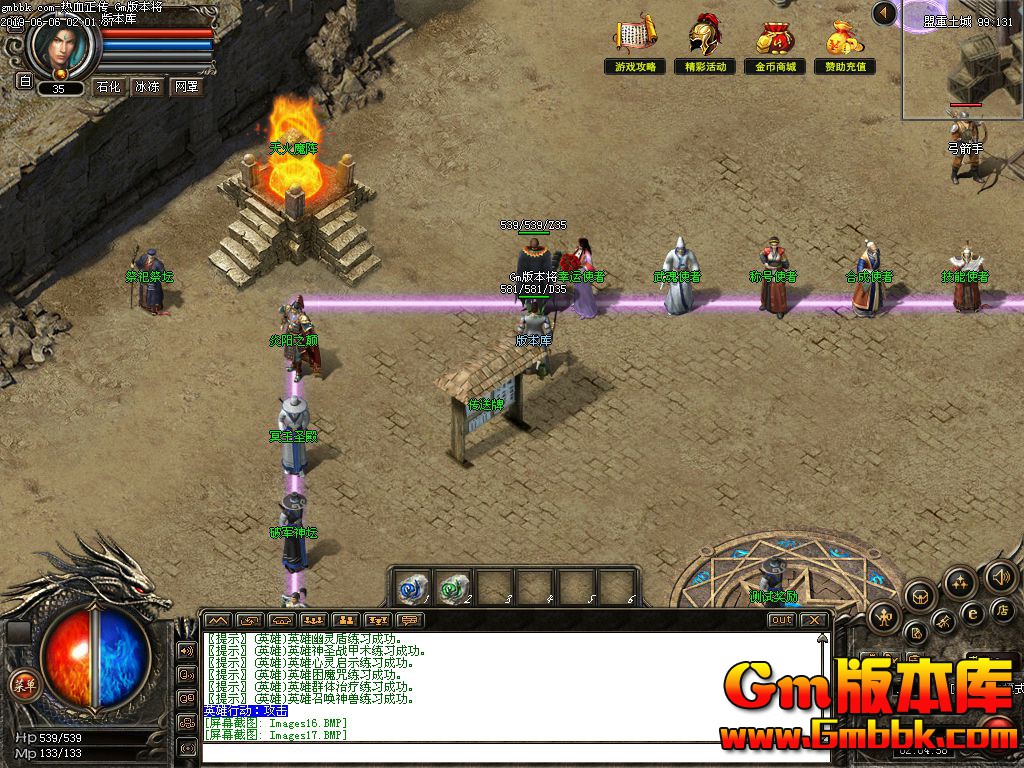Open the 店 shop round button

[1003, 610]
